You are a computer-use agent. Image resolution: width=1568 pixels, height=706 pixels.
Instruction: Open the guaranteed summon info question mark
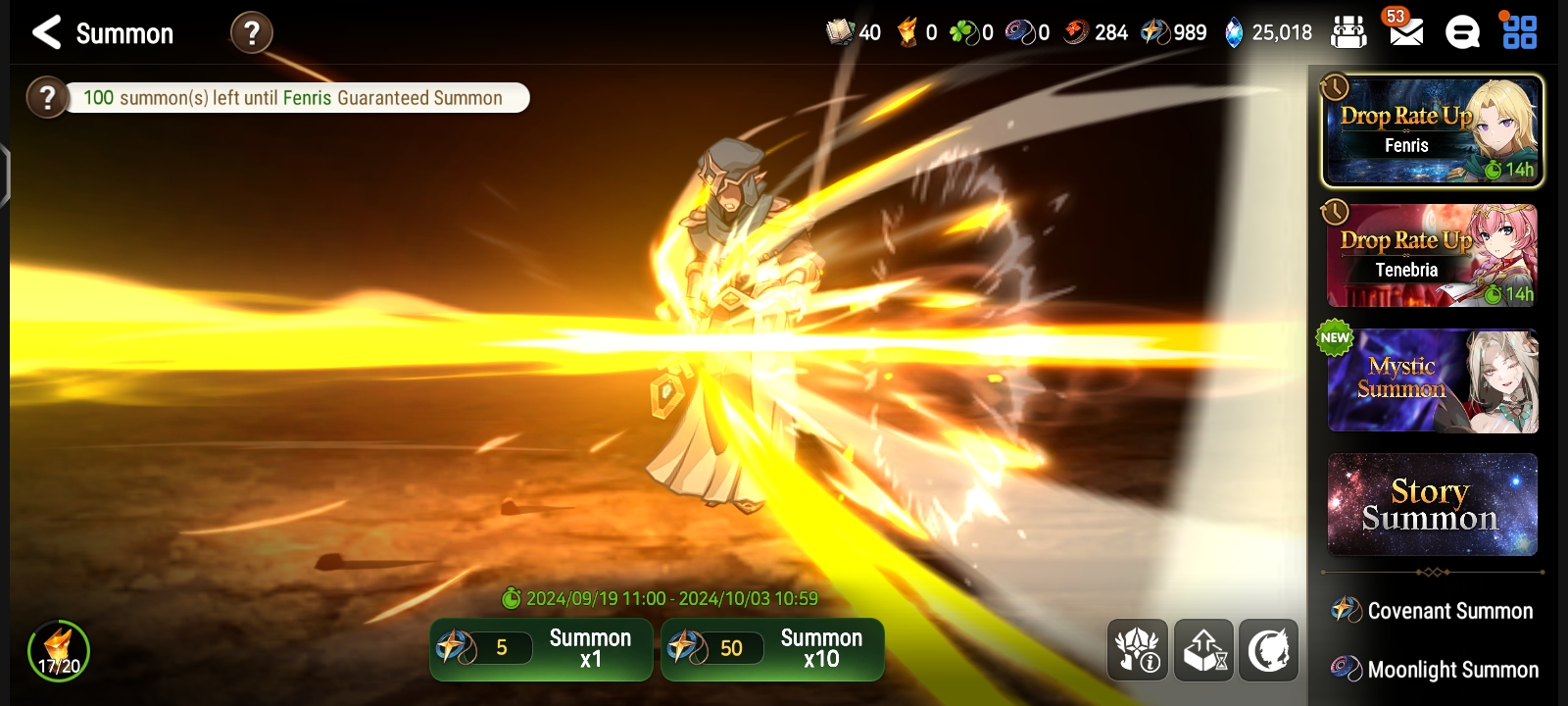pyautogui.click(x=47, y=97)
